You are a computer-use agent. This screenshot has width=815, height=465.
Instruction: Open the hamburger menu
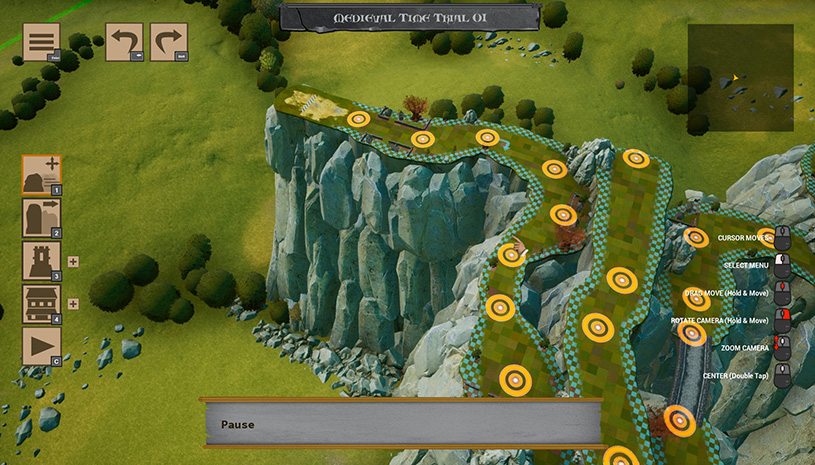(41, 42)
